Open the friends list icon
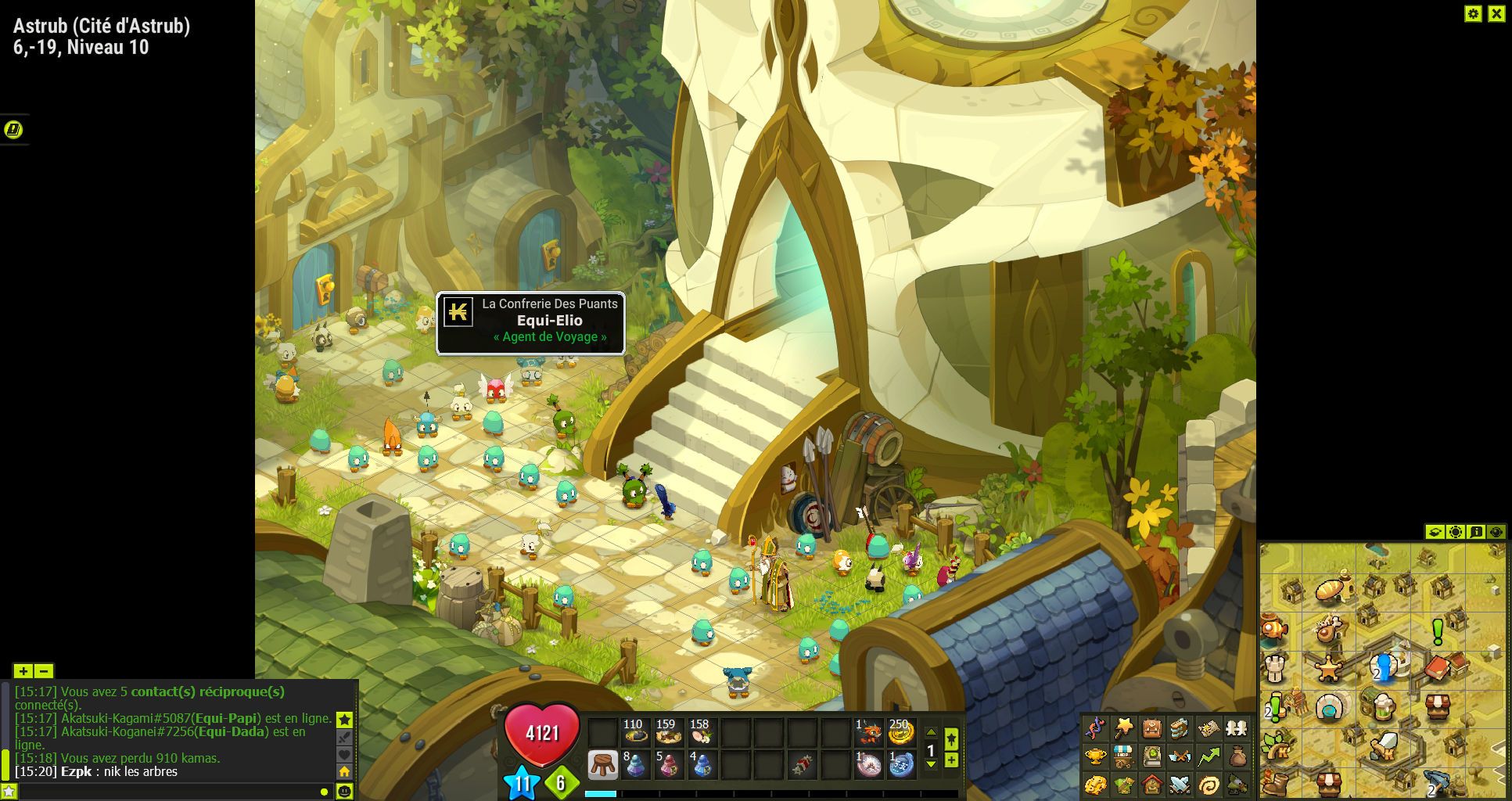The height and width of the screenshot is (801, 1512). (x=1236, y=729)
